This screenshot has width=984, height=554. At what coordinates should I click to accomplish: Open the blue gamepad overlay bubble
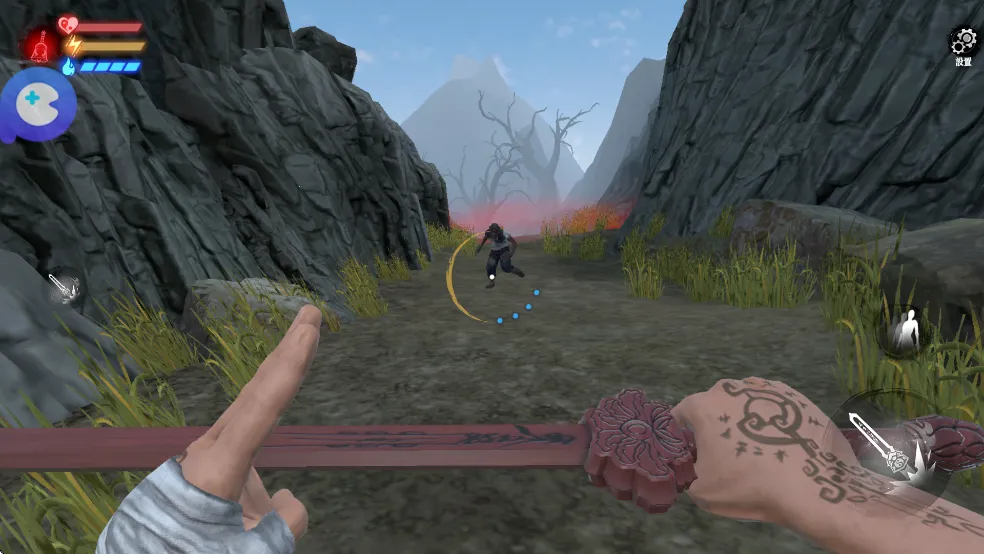tap(36, 102)
